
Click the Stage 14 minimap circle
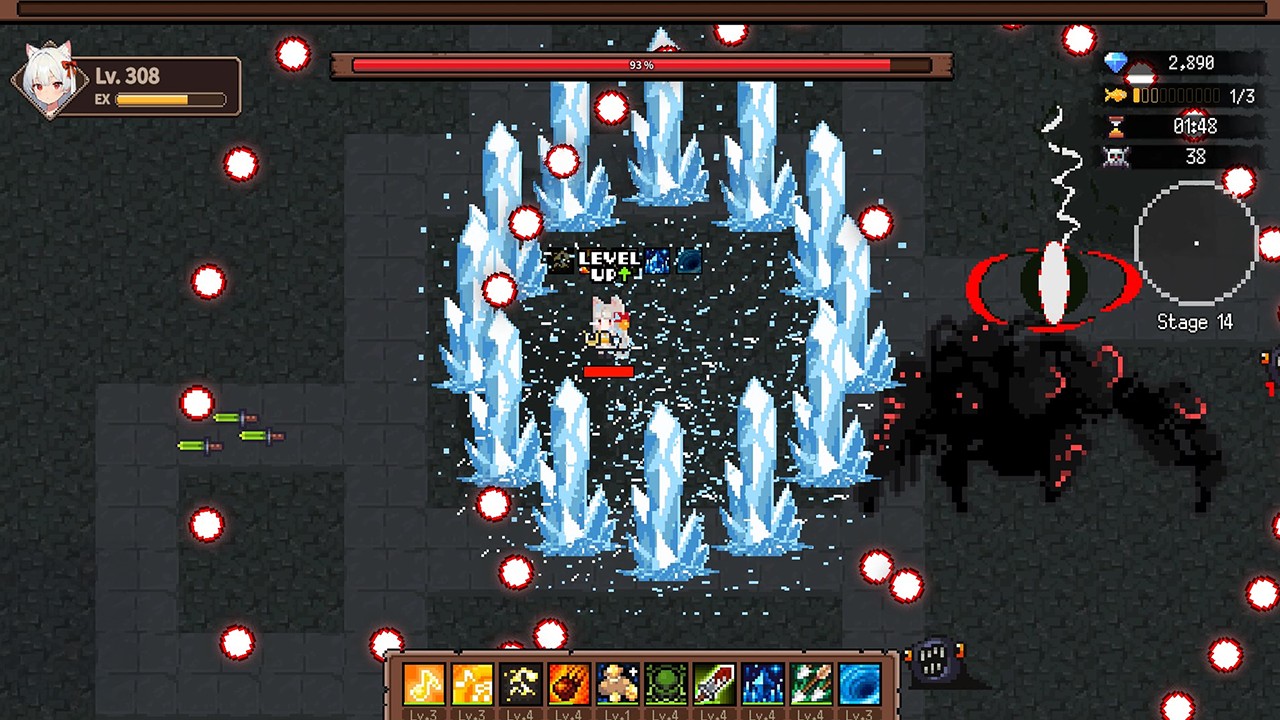pos(1196,243)
